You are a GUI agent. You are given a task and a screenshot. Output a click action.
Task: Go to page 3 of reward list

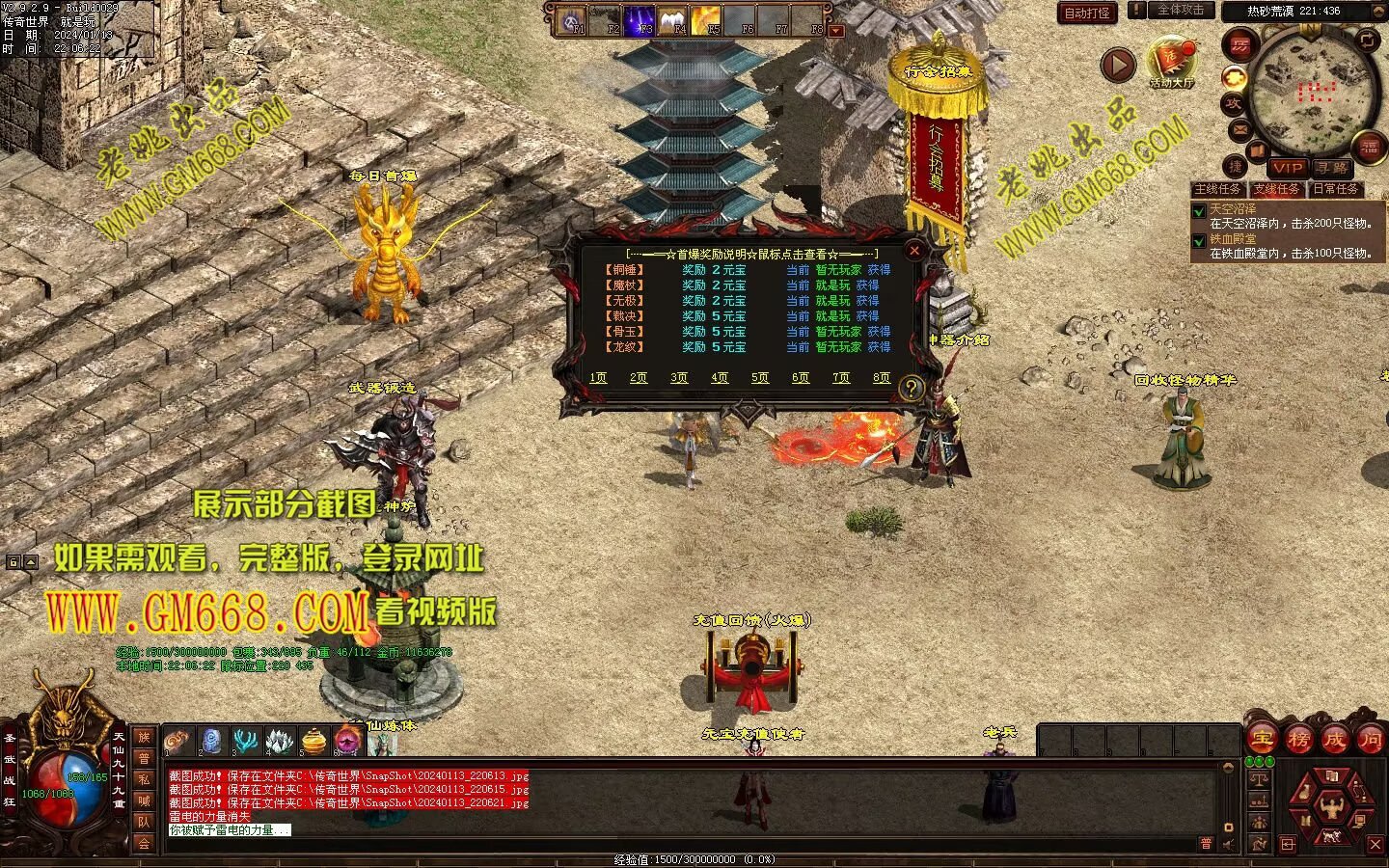pos(679,378)
